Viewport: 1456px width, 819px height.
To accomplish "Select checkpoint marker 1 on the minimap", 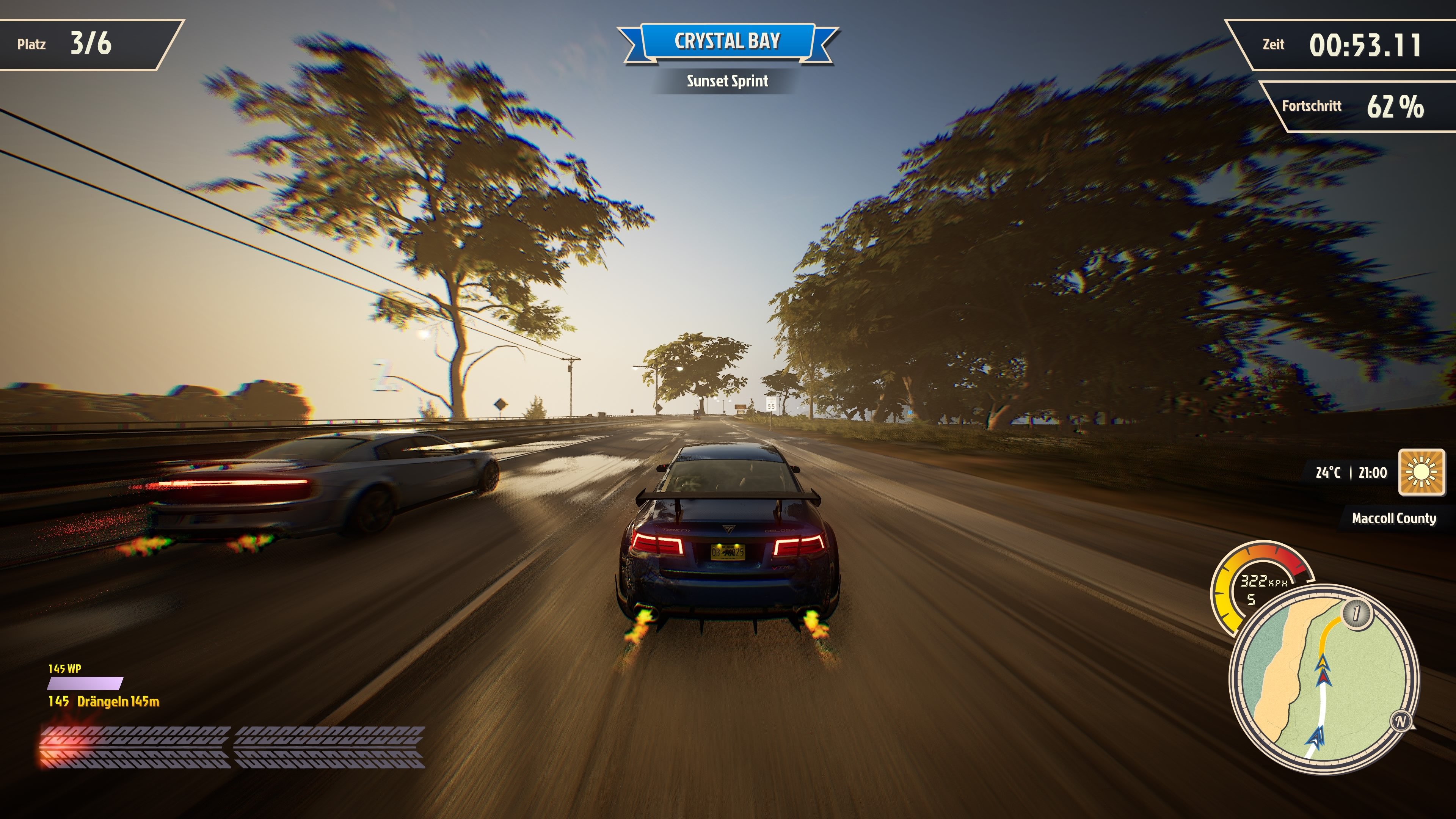I will pos(1356,613).
